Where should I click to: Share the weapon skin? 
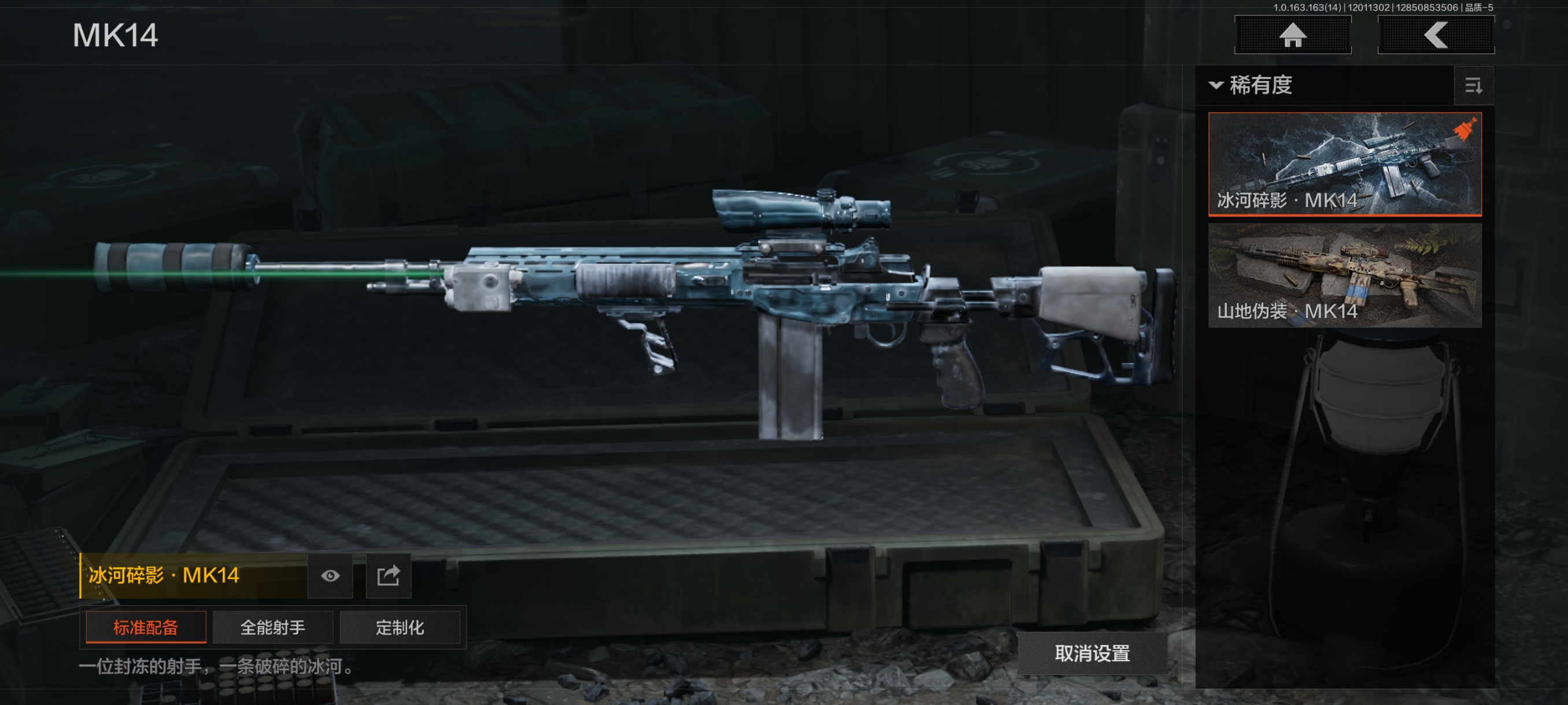pos(389,576)
